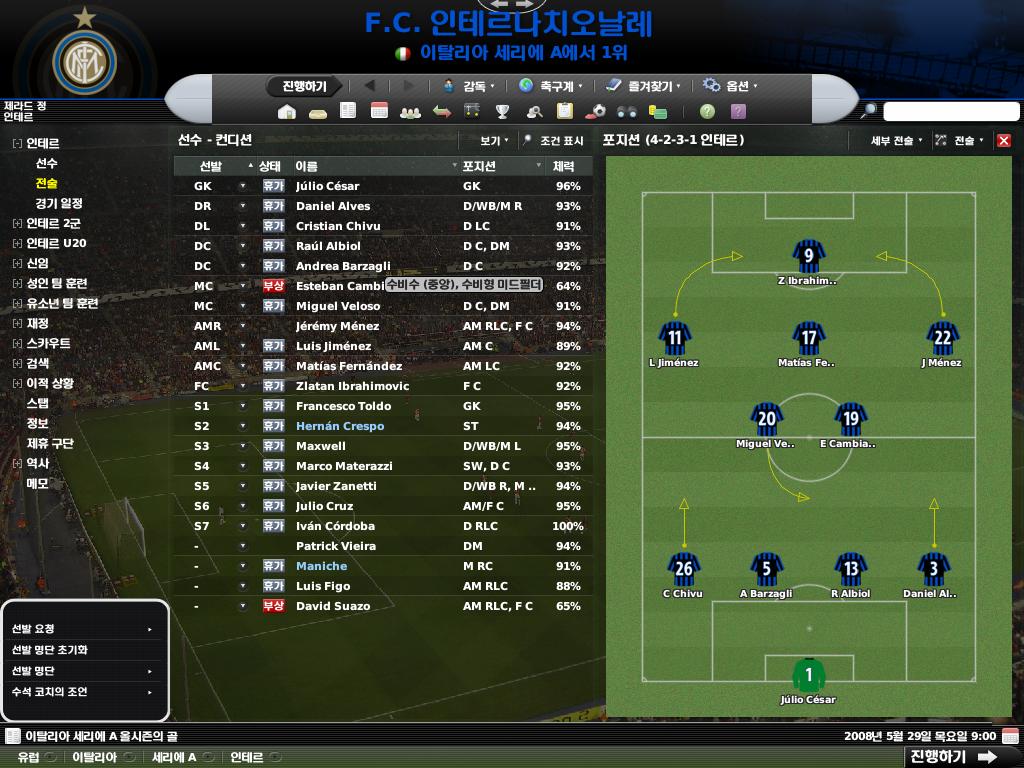The height and width of the screenshot is (768, 1024).
Task: Click the search input field
Action: tap(950, 111)
